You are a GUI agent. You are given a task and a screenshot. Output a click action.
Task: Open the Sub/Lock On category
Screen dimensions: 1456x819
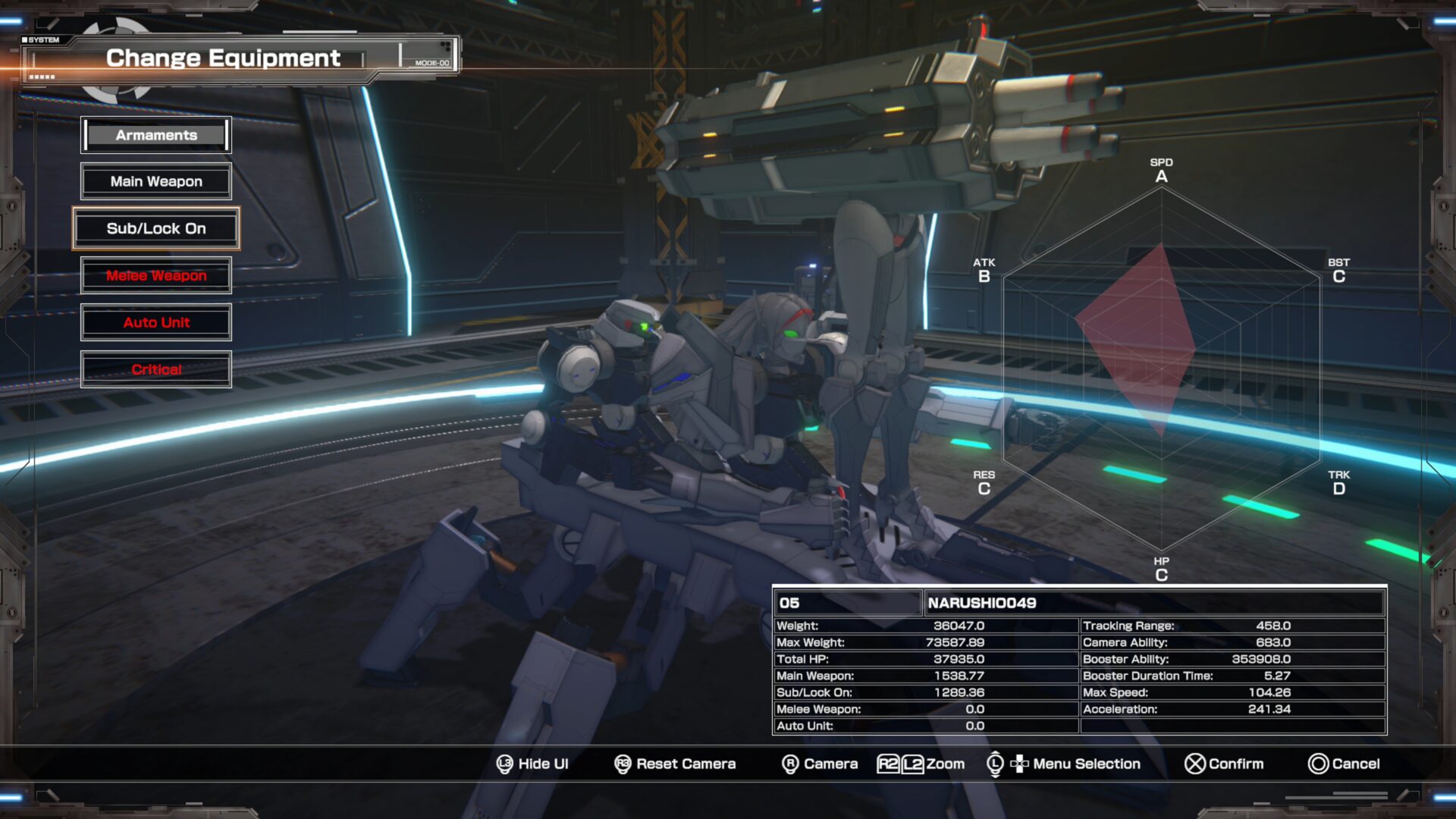[x=155, y=228]
